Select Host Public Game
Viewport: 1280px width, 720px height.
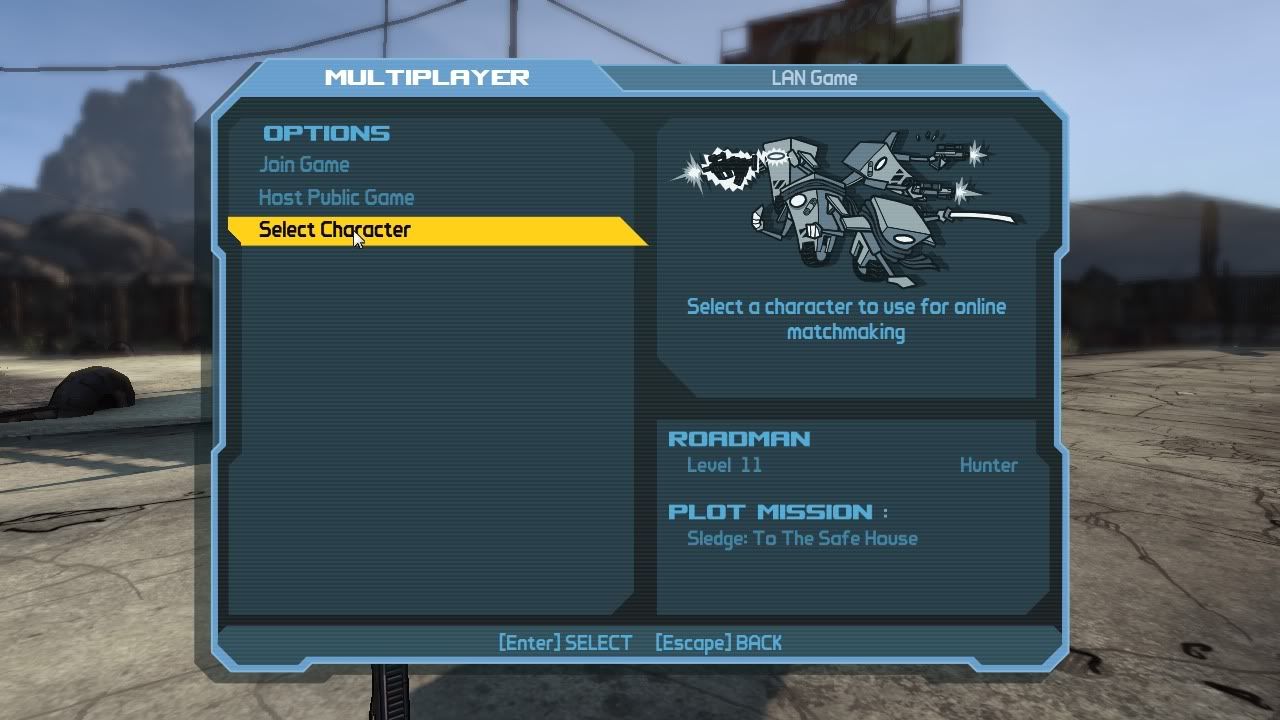pos(336,198)
